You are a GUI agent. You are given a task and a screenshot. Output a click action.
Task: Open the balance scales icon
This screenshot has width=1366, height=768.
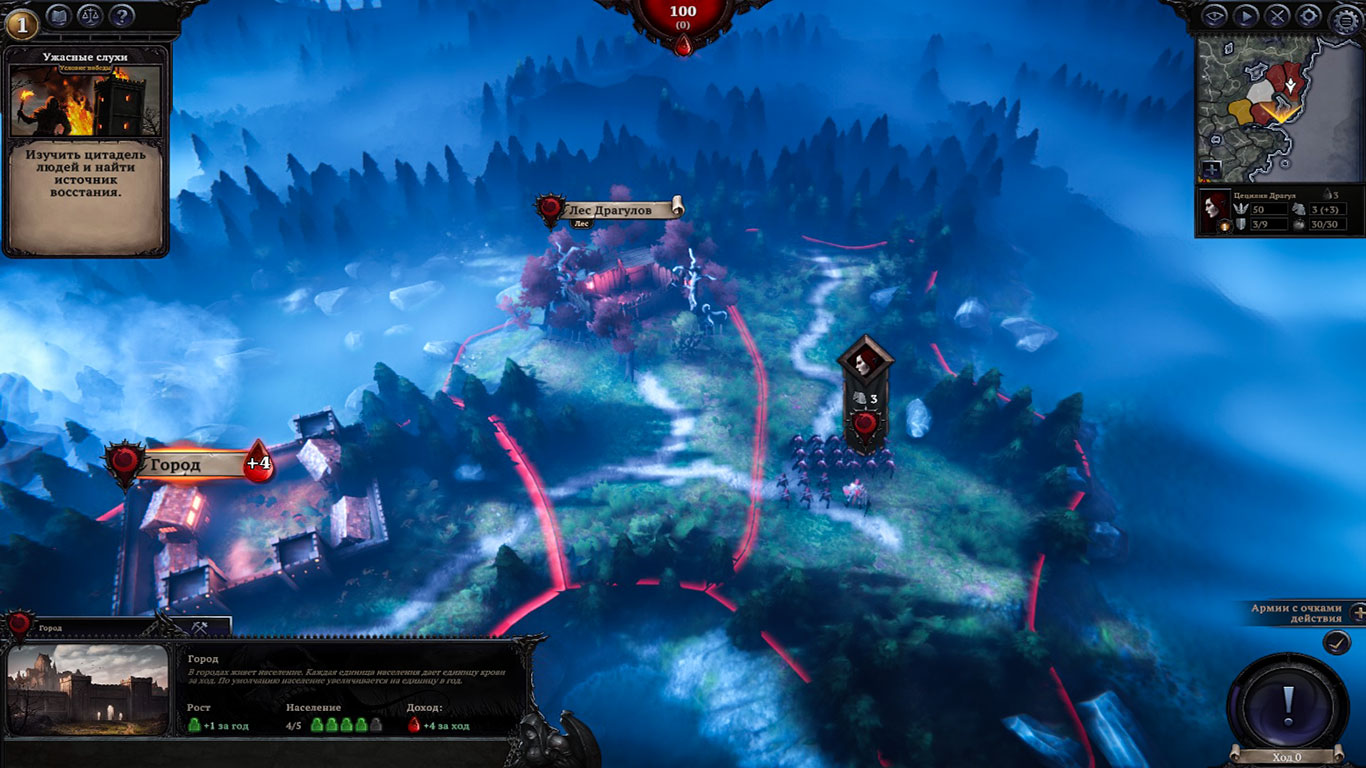(x=90, y=16)
